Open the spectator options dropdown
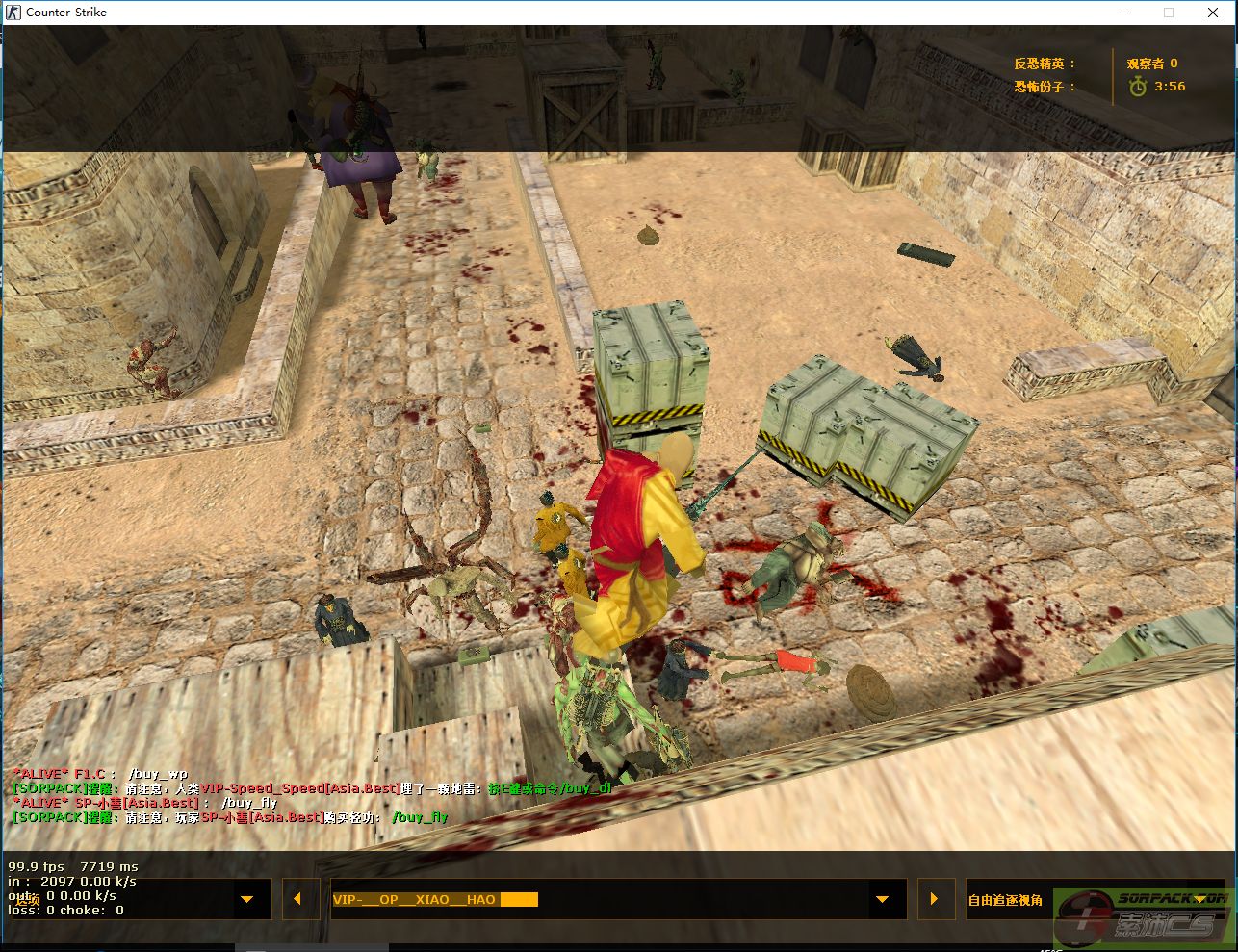This screenshot has width=1238, height=952. point(247,900)
